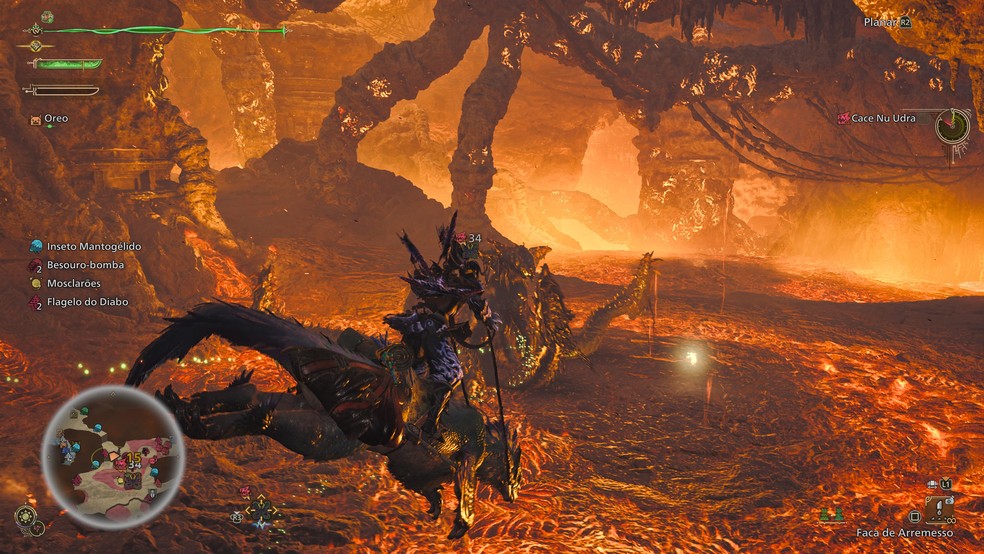
Task: Click the sun time-of-day icon
Action: coord(27,516)
